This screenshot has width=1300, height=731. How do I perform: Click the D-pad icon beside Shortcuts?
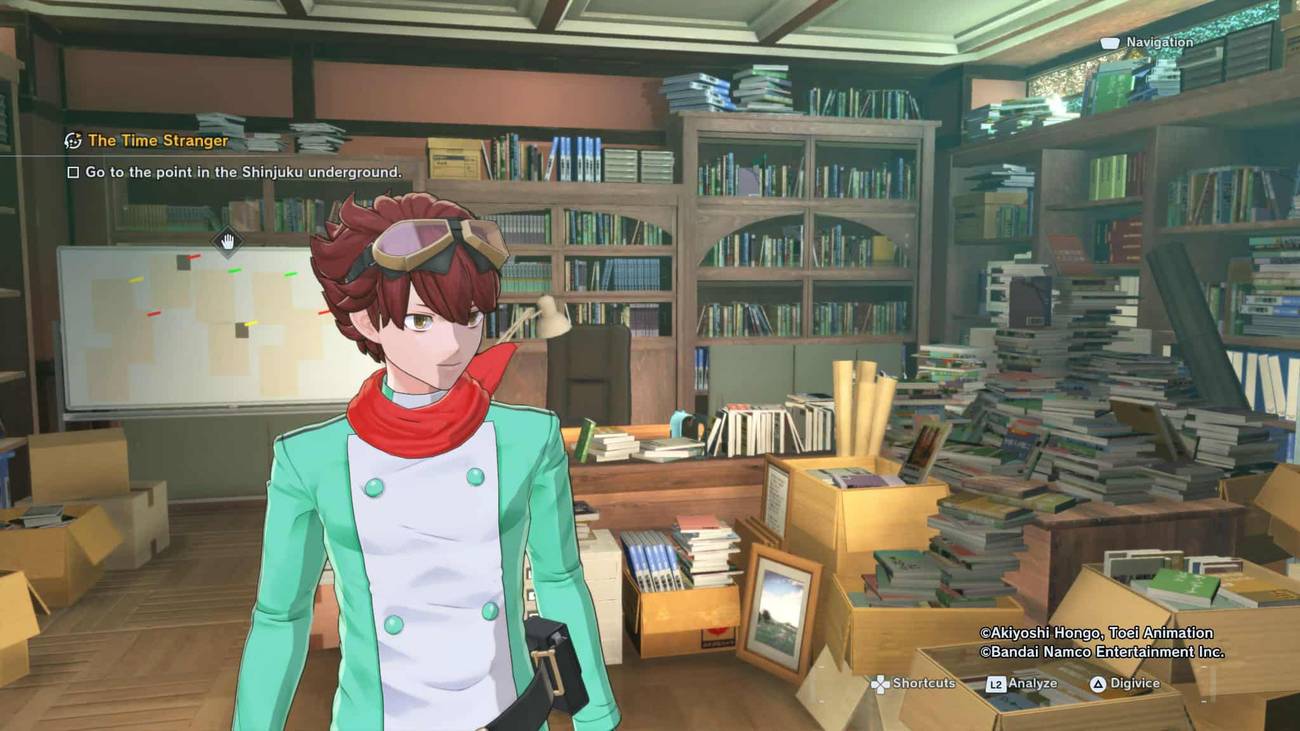(880, 684)
